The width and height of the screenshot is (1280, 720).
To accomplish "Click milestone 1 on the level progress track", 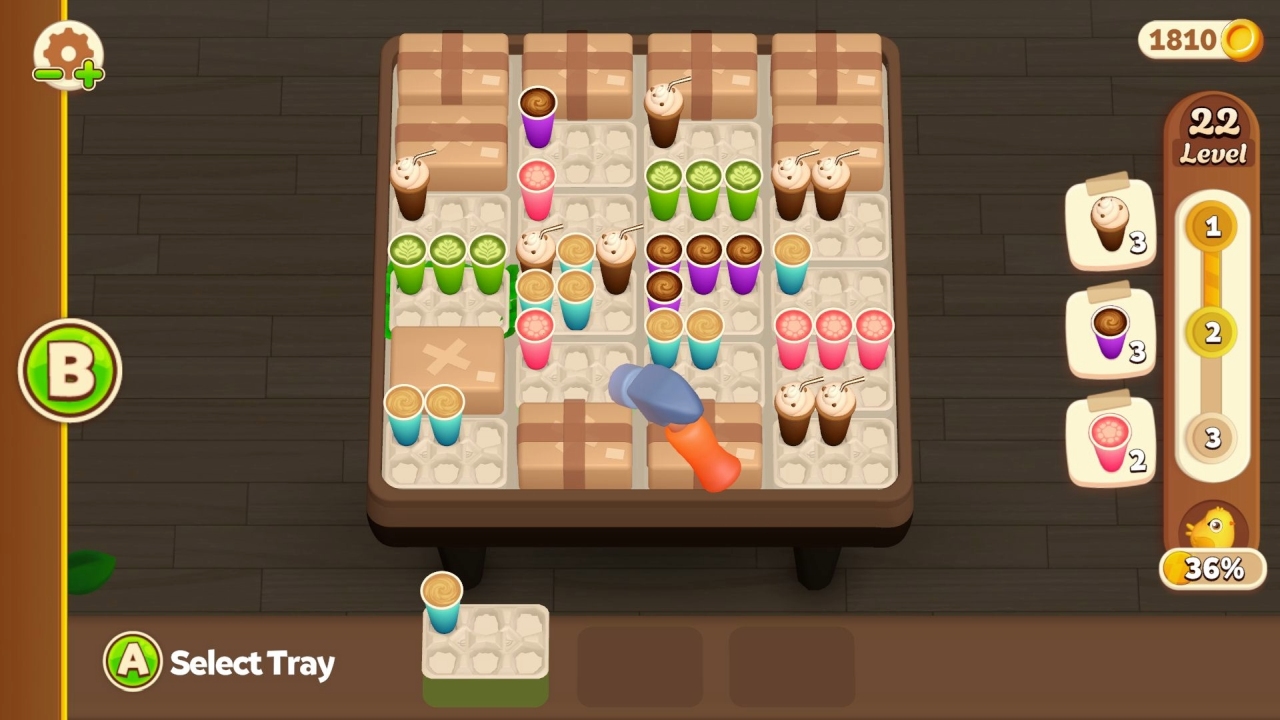I will pos(1212,226).
